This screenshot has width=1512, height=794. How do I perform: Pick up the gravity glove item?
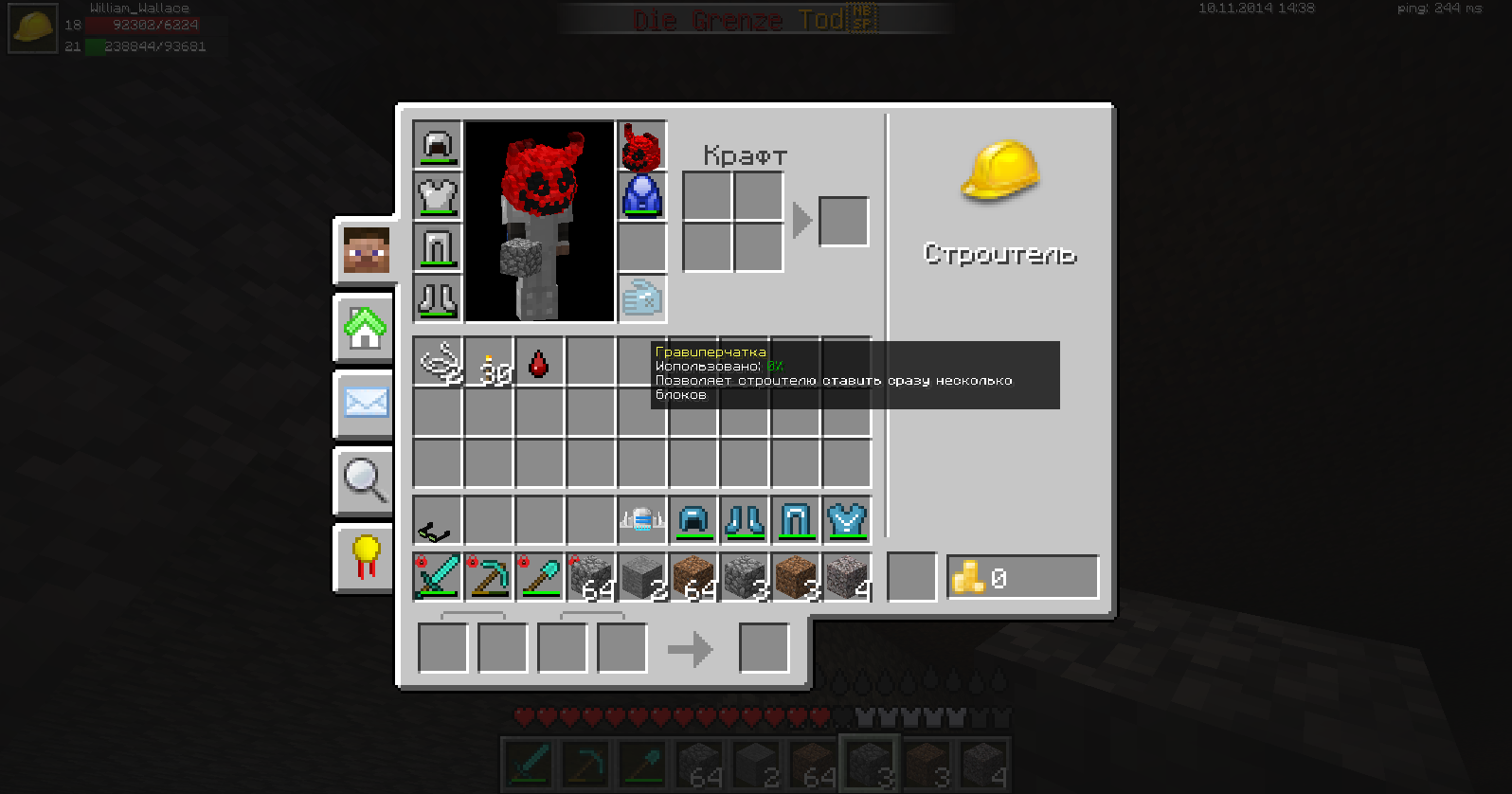[x=642, y=299]
